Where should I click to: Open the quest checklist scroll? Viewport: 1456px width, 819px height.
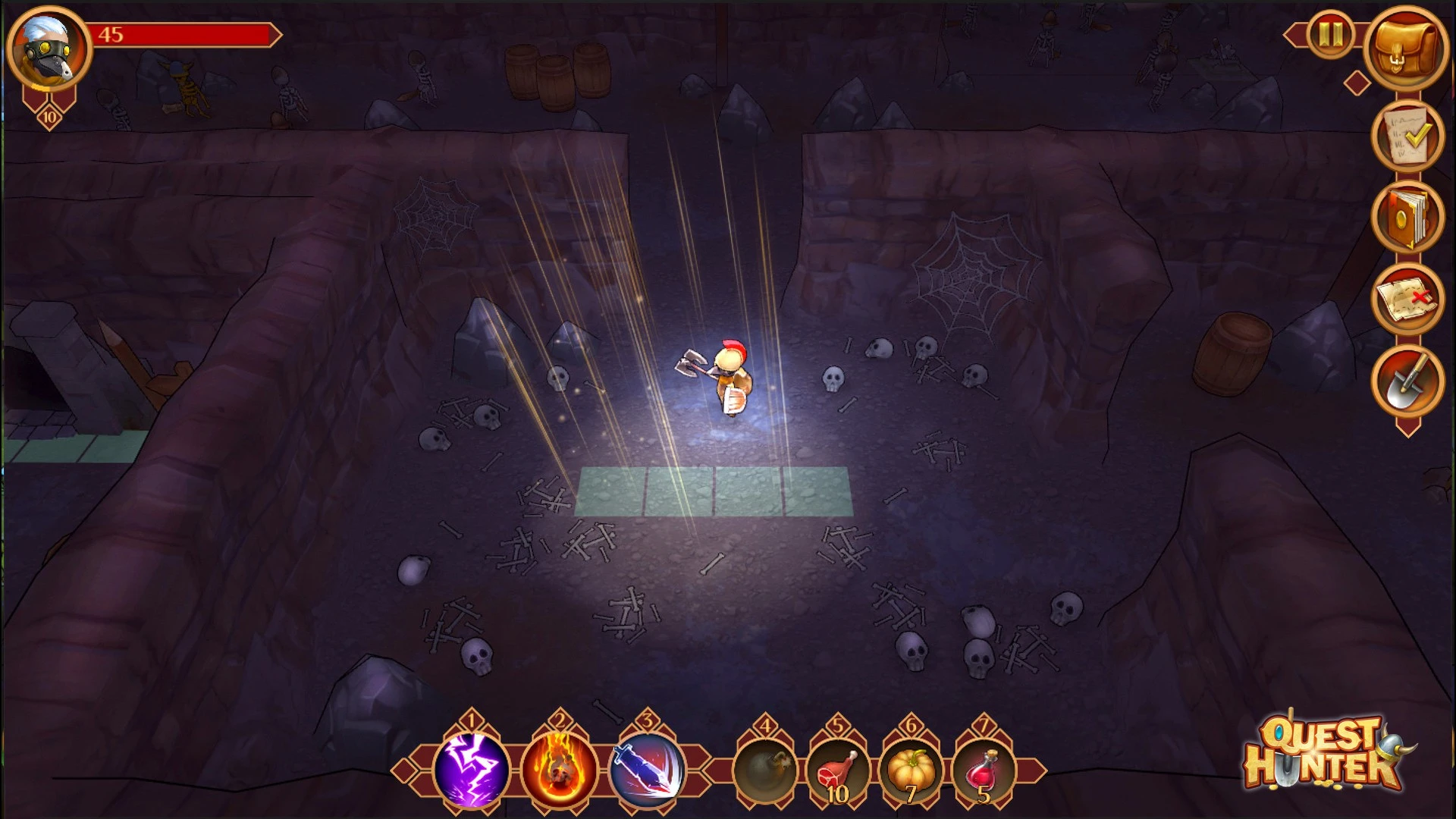[1407, 136]
